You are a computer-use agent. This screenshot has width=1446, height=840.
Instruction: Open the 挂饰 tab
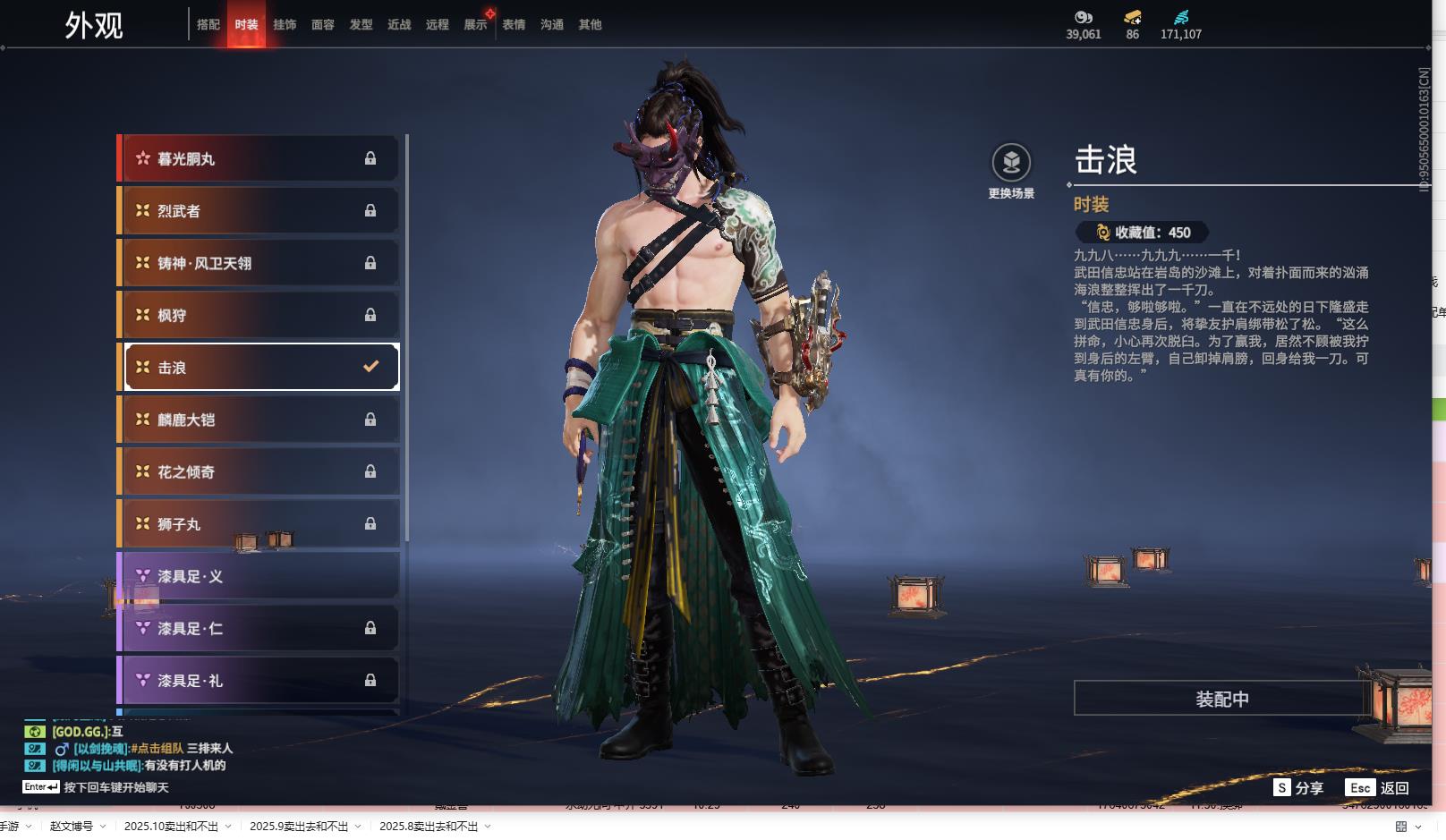click(285, 25)
